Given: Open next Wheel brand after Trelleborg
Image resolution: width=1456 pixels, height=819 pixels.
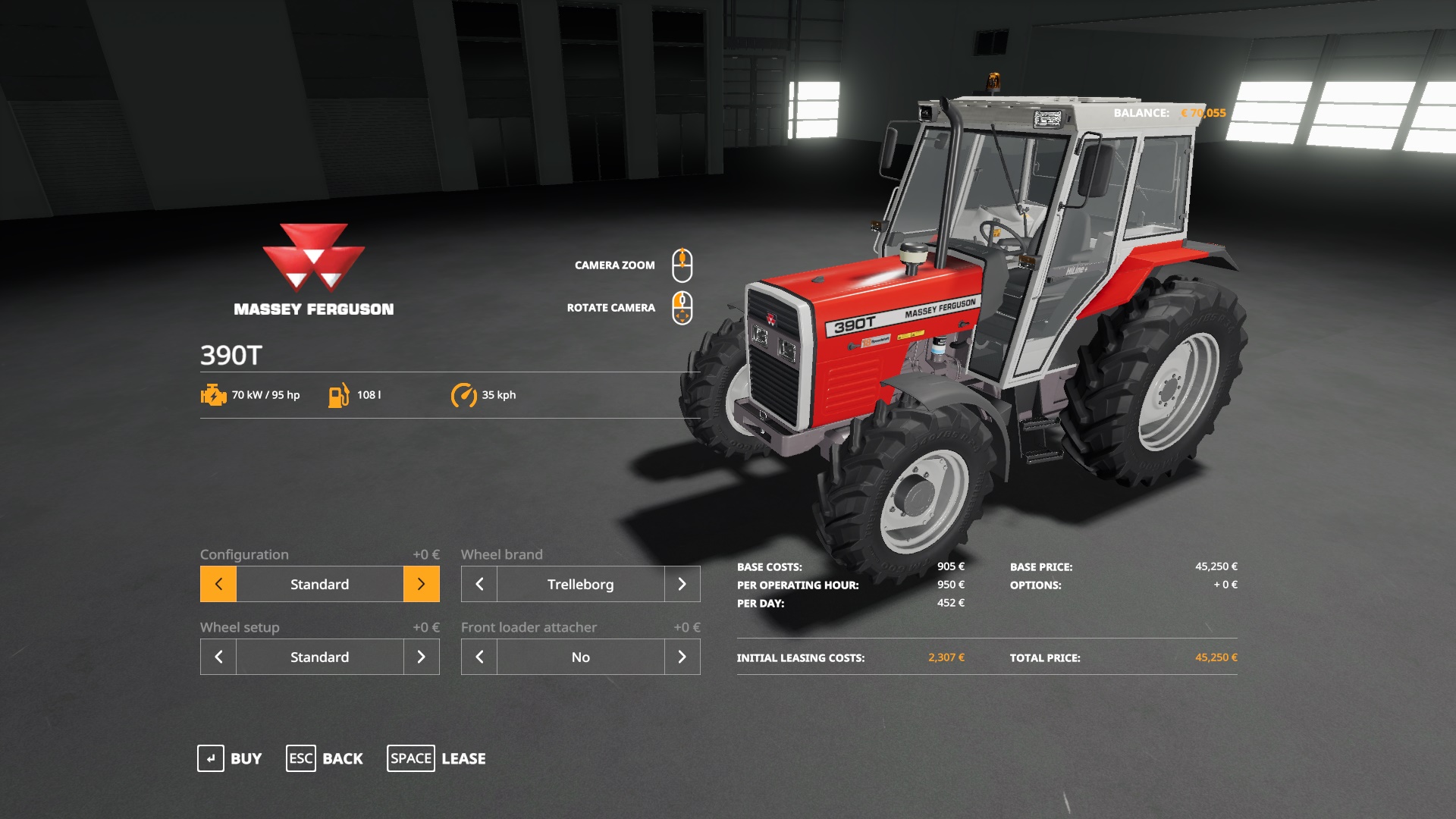Looking at the screenshot, I should pos(682,584).
